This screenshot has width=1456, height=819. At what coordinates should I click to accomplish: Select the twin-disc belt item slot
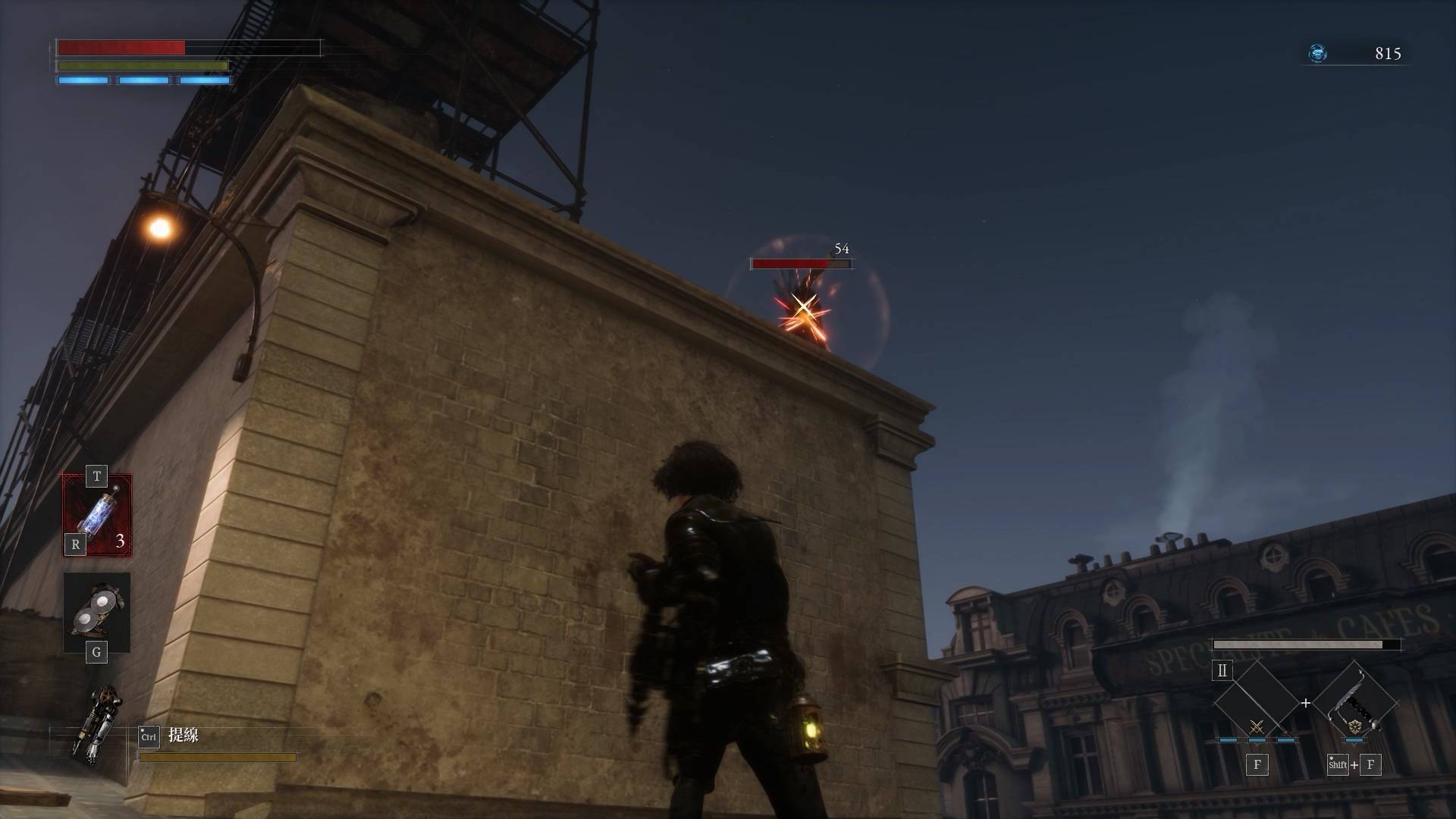tap(97, 612)
